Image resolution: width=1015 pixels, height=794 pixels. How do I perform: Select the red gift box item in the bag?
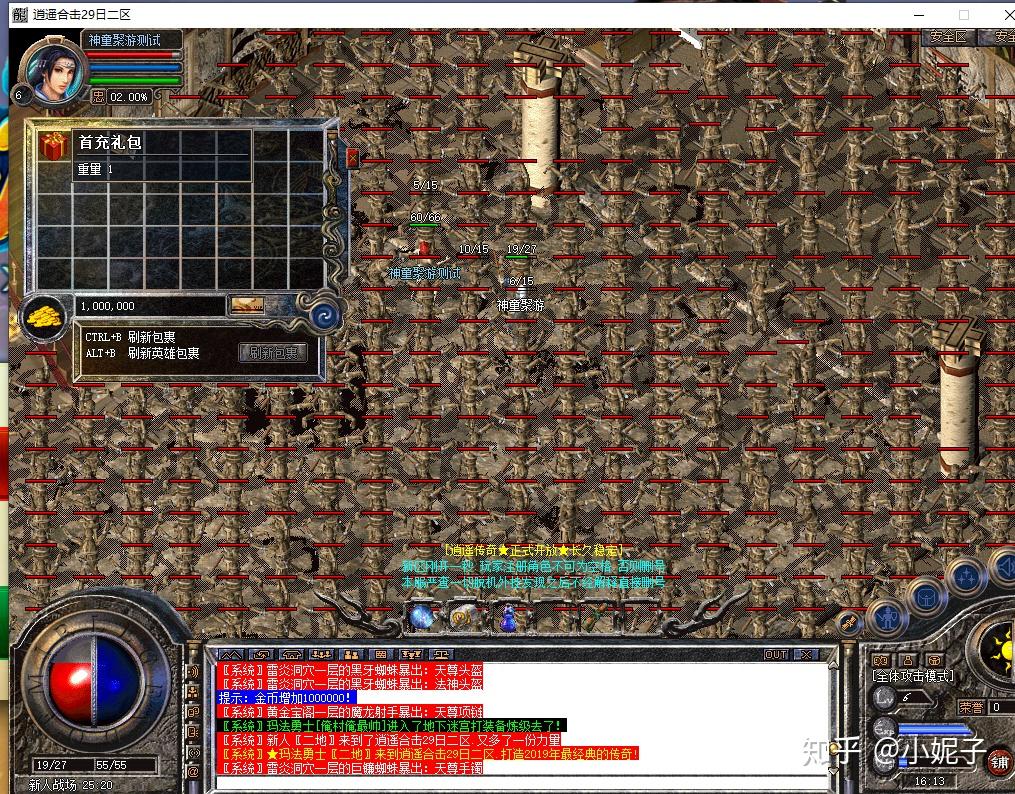click(x=51, y=147)
